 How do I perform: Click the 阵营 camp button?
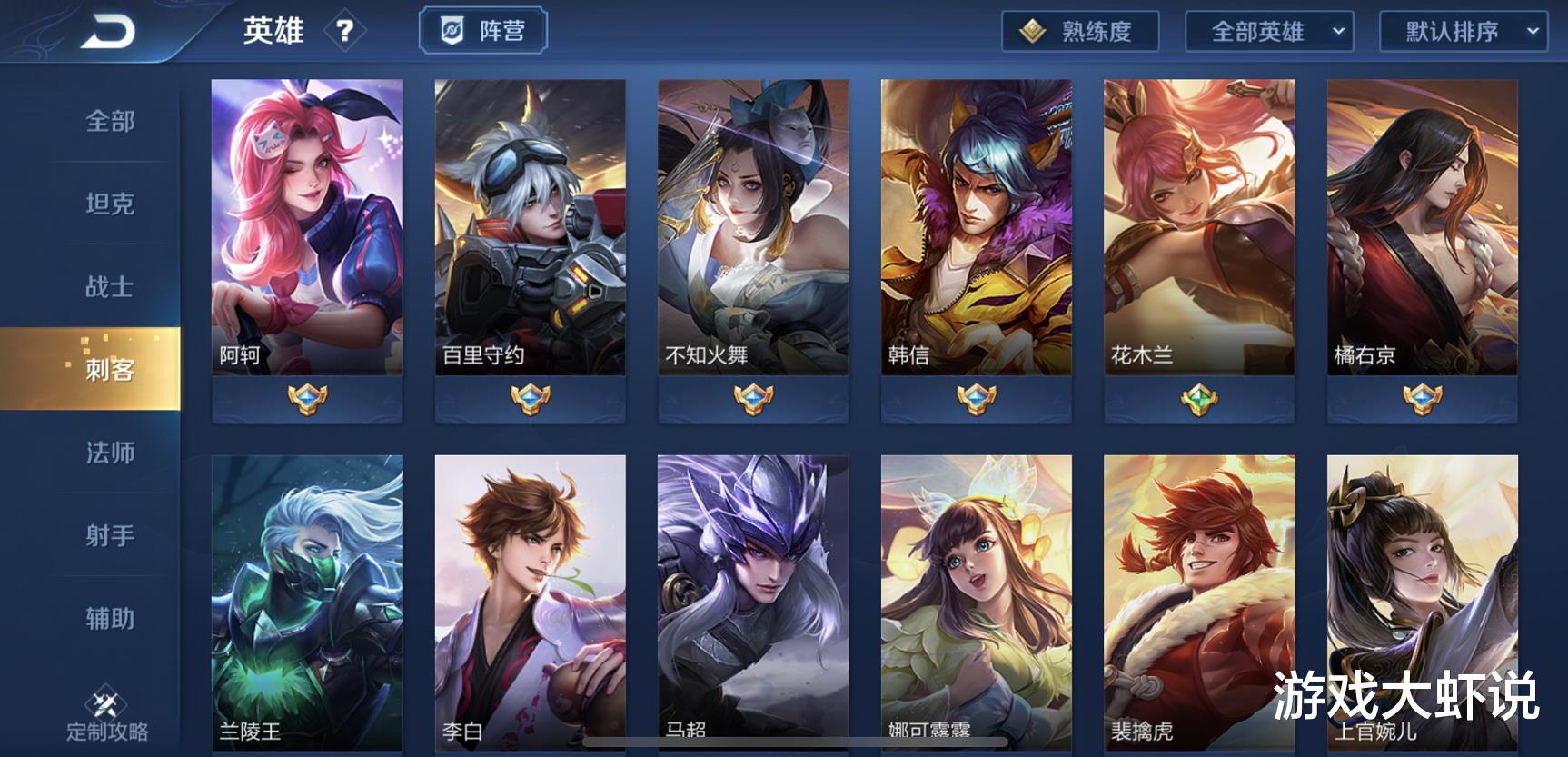point(482,29)
